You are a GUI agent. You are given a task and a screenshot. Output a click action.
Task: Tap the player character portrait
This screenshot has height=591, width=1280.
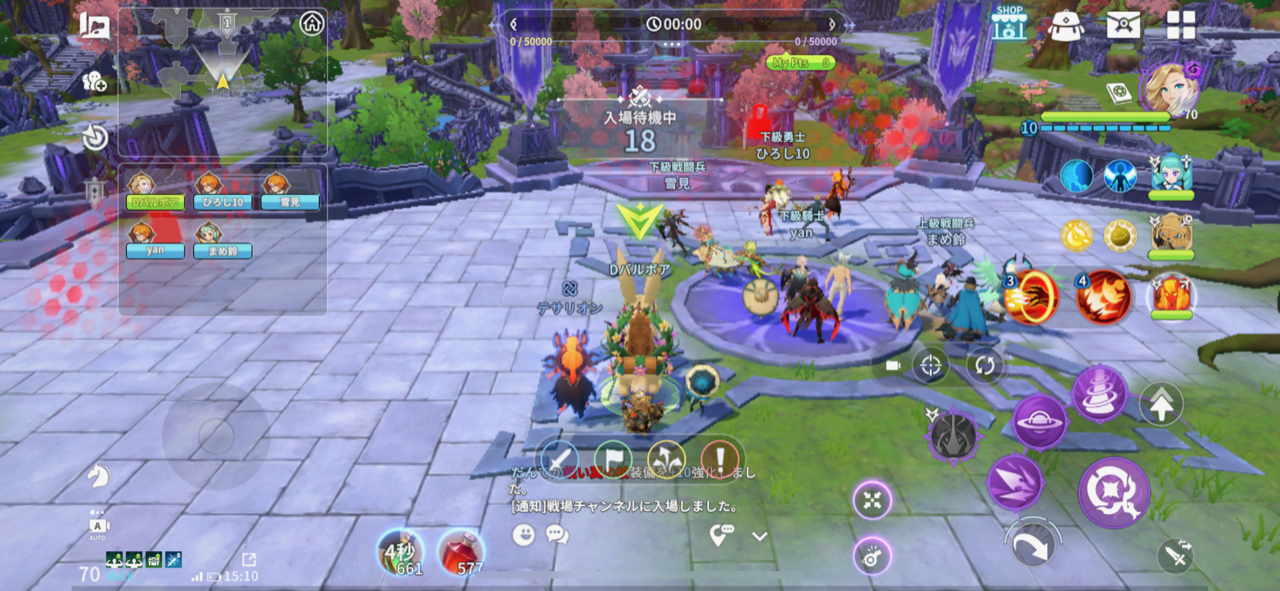pyautogui.click(x=1169, y=89)
